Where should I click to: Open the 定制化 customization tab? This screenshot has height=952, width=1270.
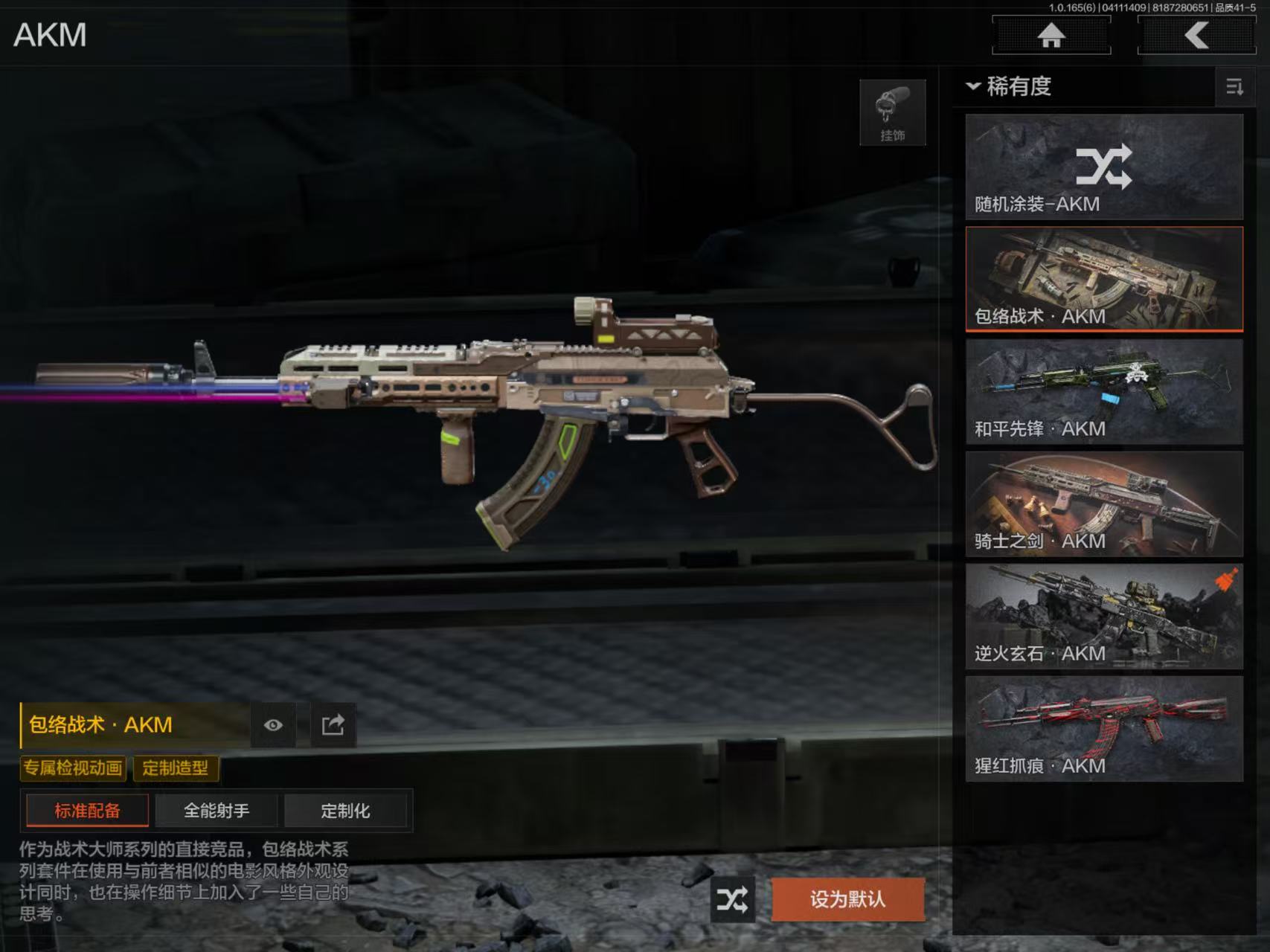[345, 811]
